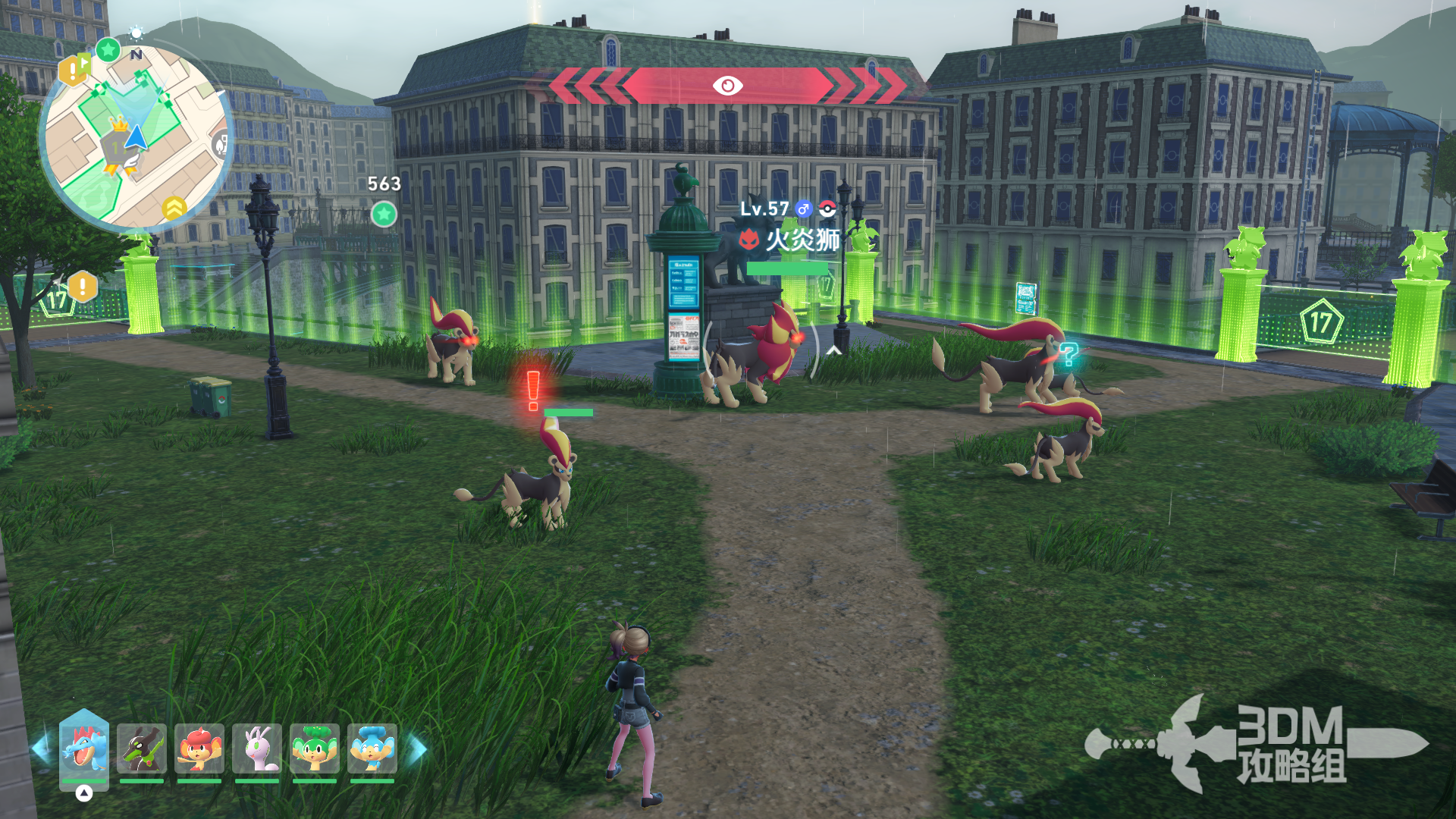Click the crowned zone 17 badge on the minimap

click(118, 143)
